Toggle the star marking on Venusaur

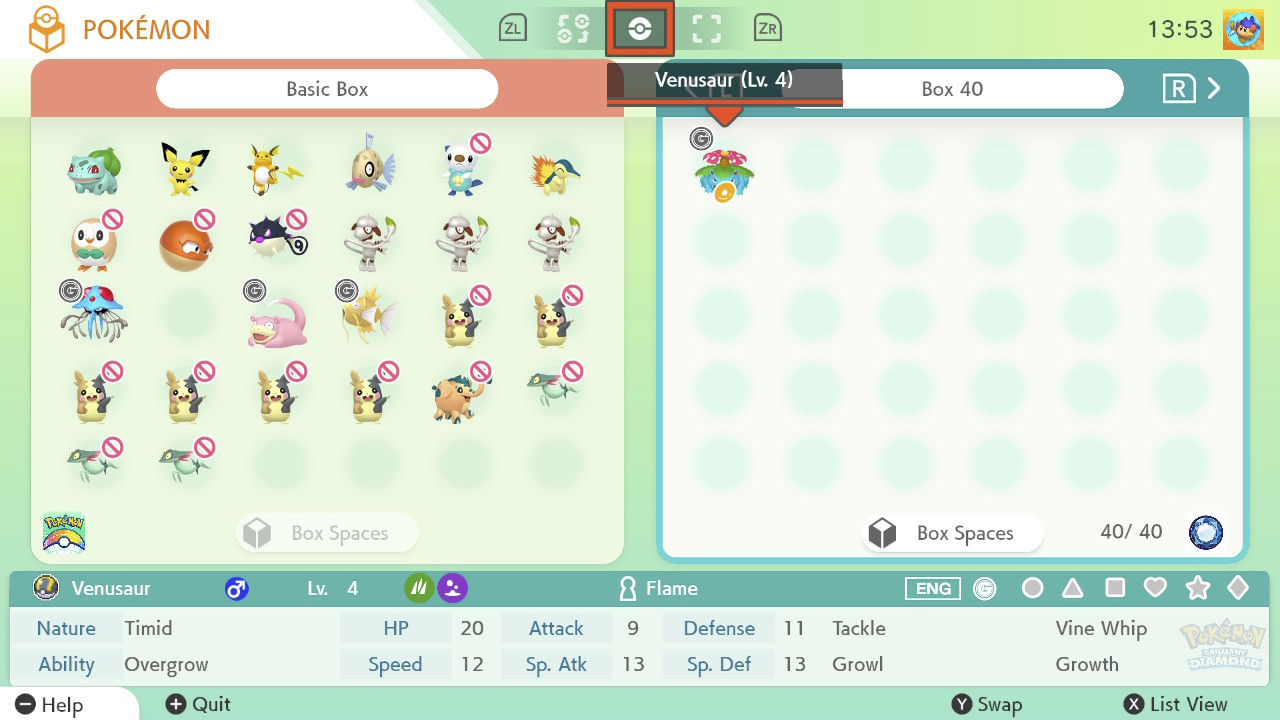1197,588
